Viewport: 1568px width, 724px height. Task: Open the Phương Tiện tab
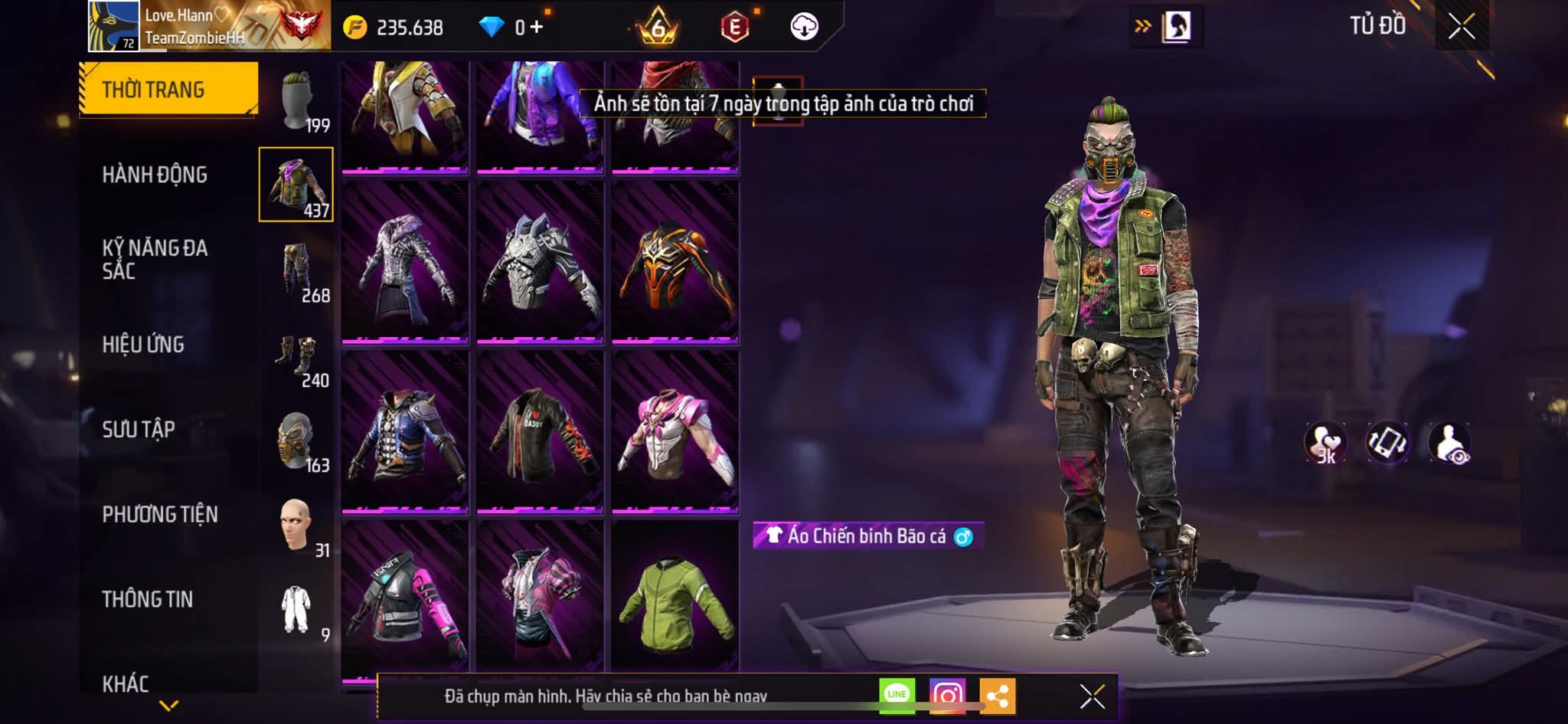pyautogui.click(x=160, y=514)
